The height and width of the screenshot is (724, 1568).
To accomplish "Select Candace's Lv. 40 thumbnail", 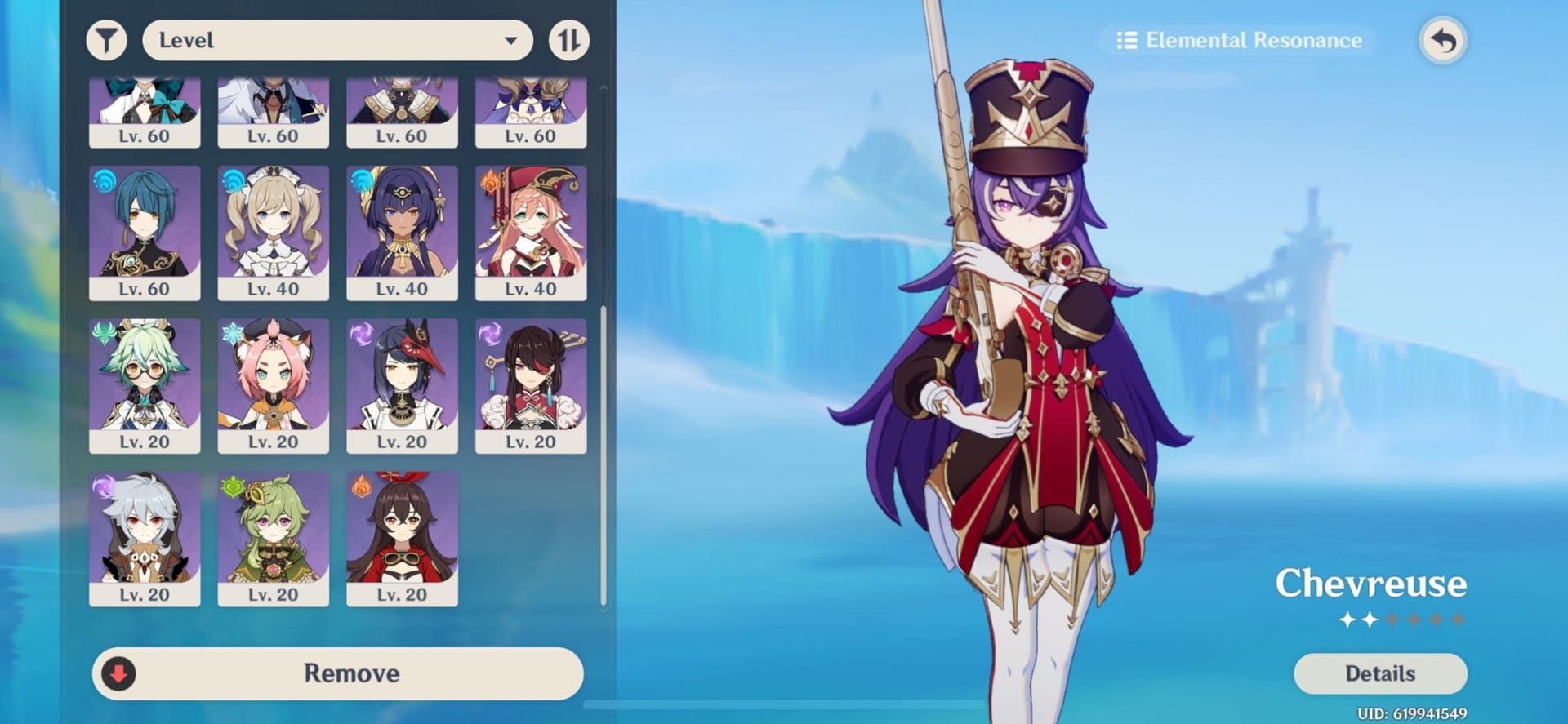I will 402,233.
